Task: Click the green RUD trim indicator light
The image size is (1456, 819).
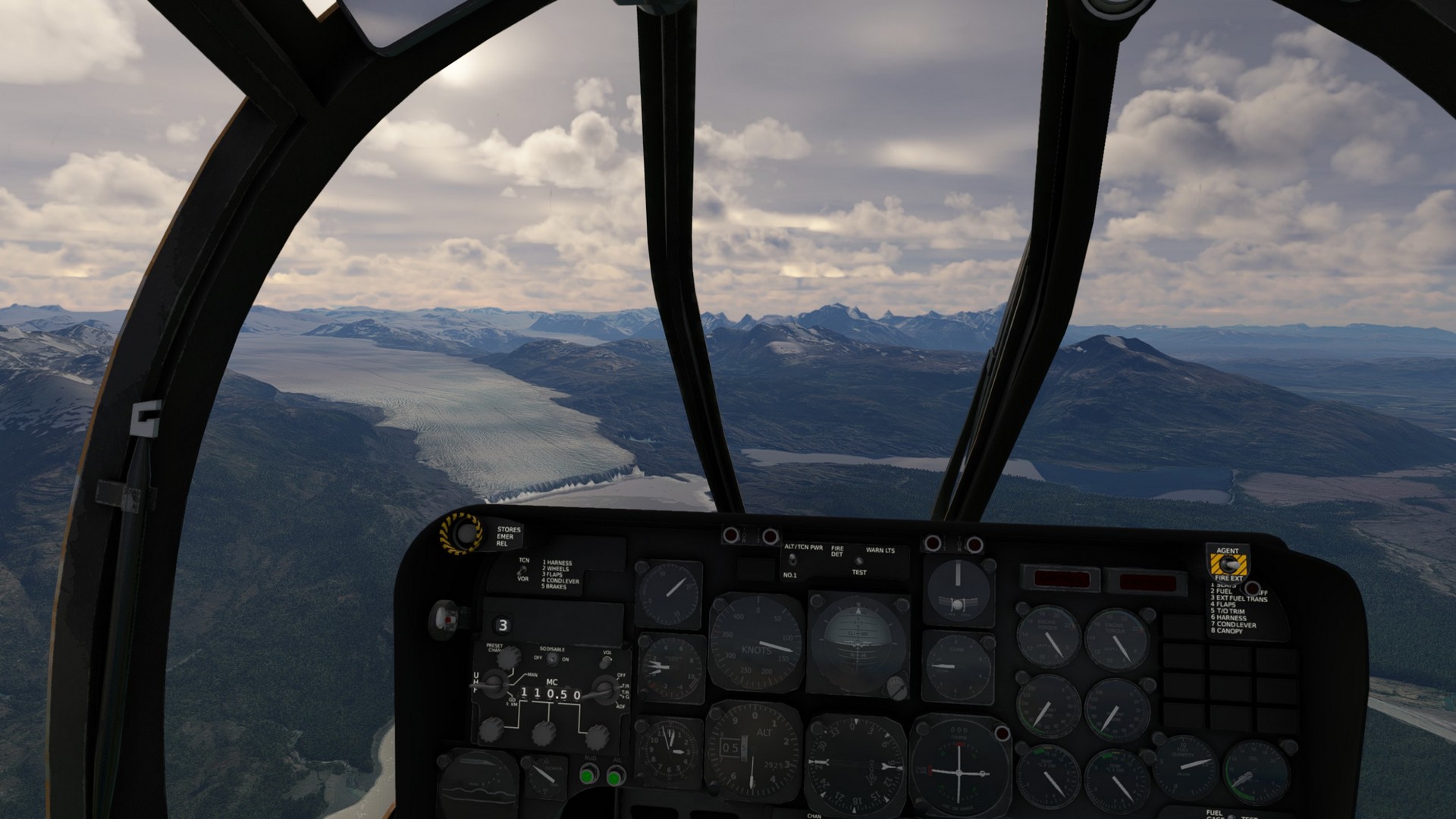Action: pos(588,775)
